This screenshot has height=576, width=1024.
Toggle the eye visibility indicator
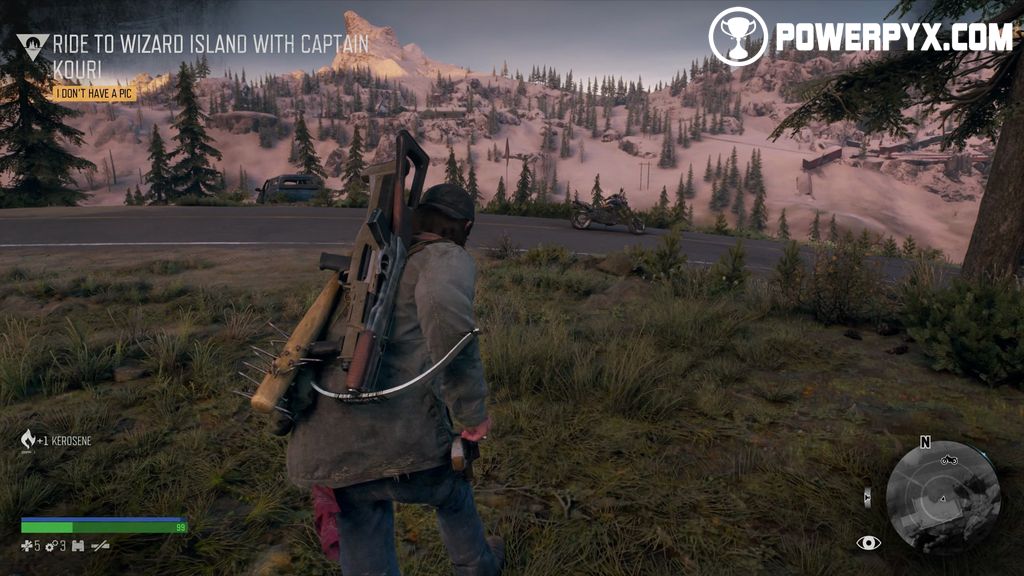click(x=868, y=543)
